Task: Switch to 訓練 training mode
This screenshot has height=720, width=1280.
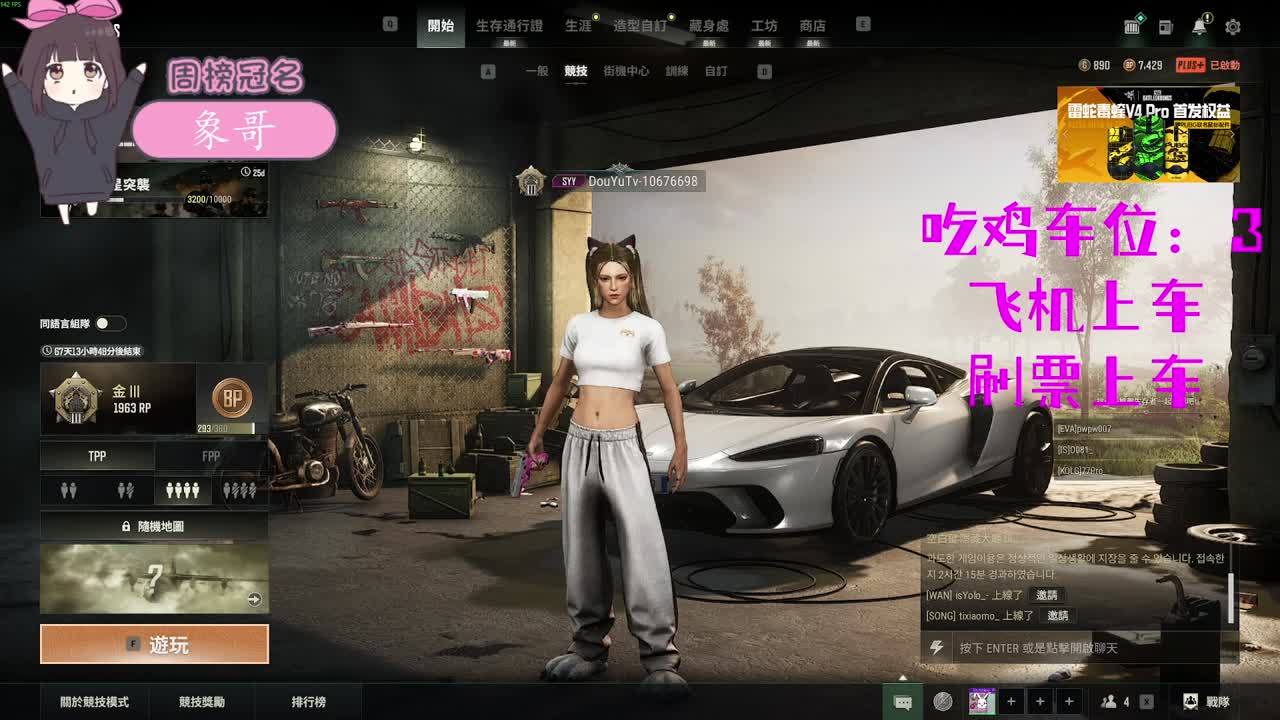Action: (x=677, y=72)
